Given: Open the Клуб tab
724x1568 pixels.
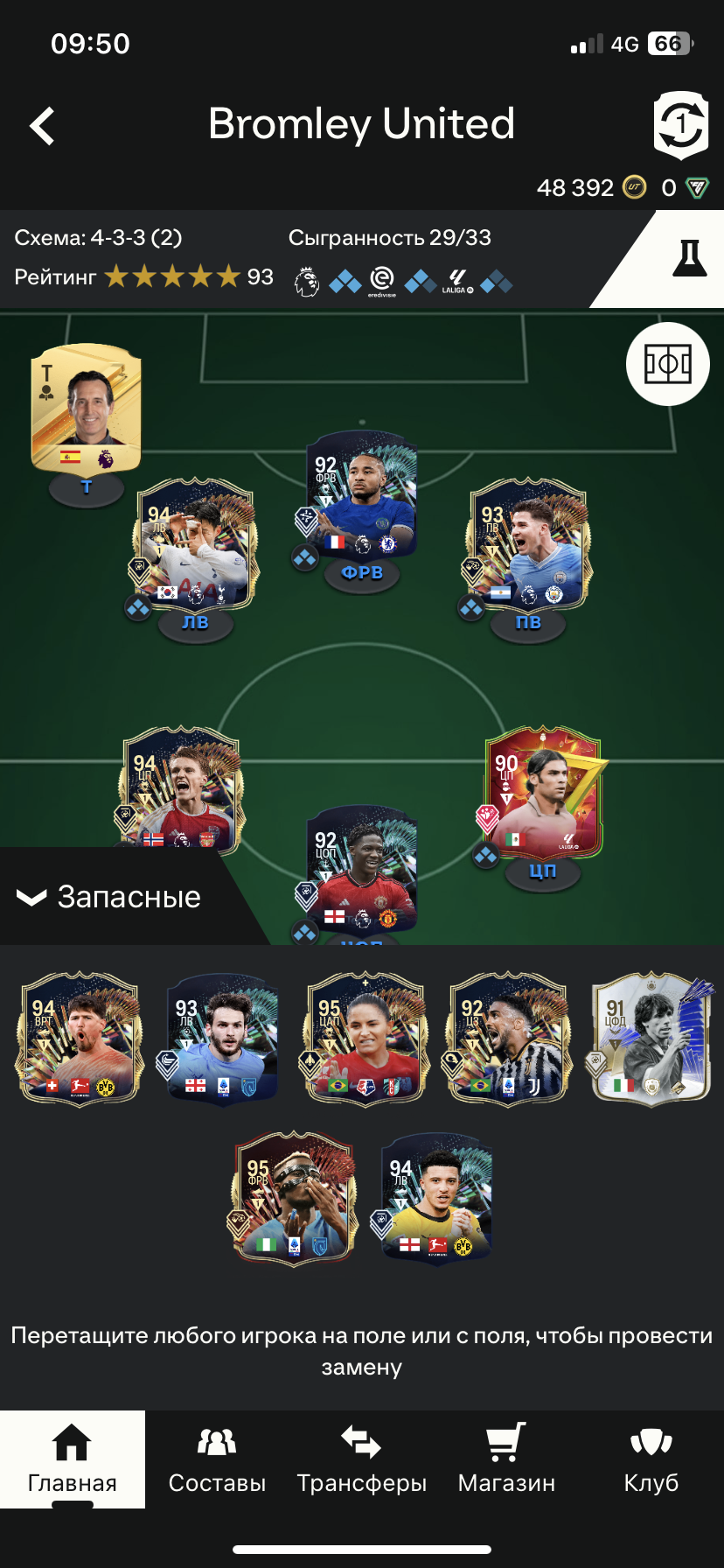Looking at the screenshot, I should click(x=651, y=1459).
